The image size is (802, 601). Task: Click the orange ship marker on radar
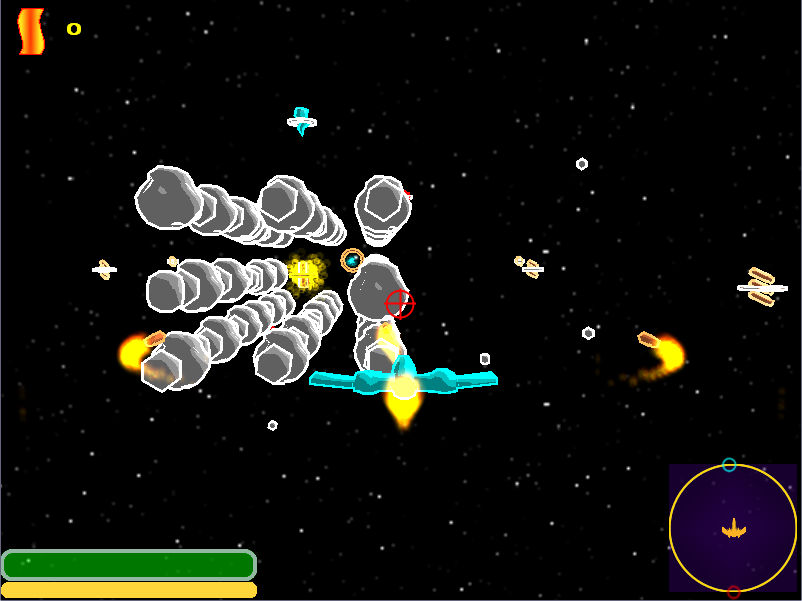click(734, 528)
